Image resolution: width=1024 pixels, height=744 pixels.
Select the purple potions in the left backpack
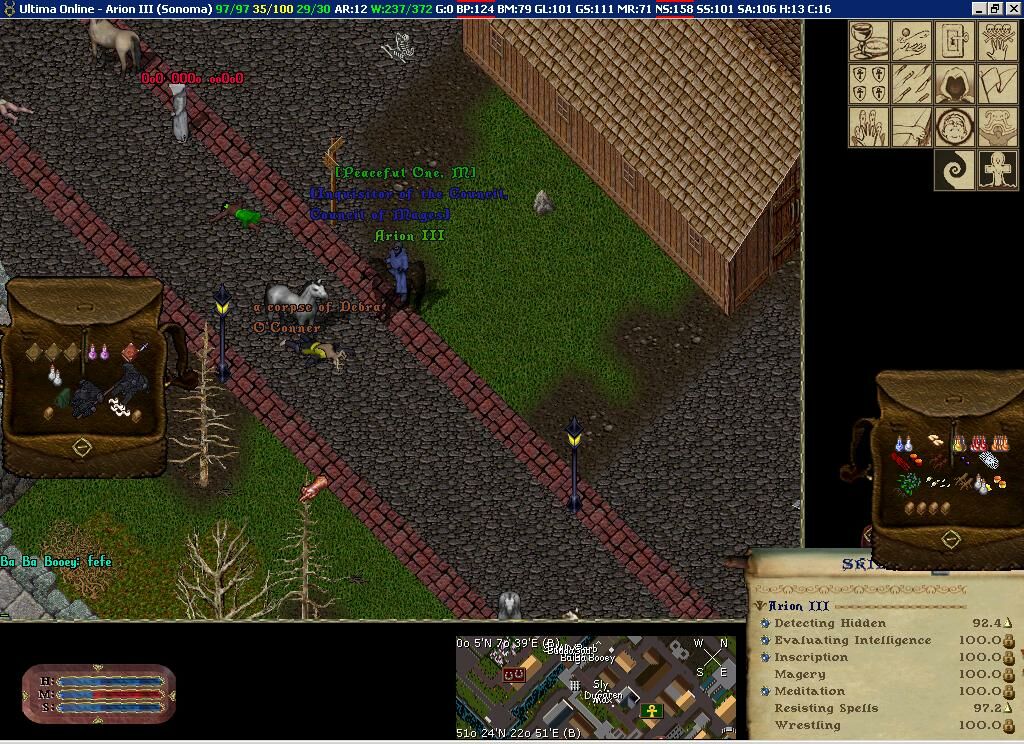click(98, 352)
